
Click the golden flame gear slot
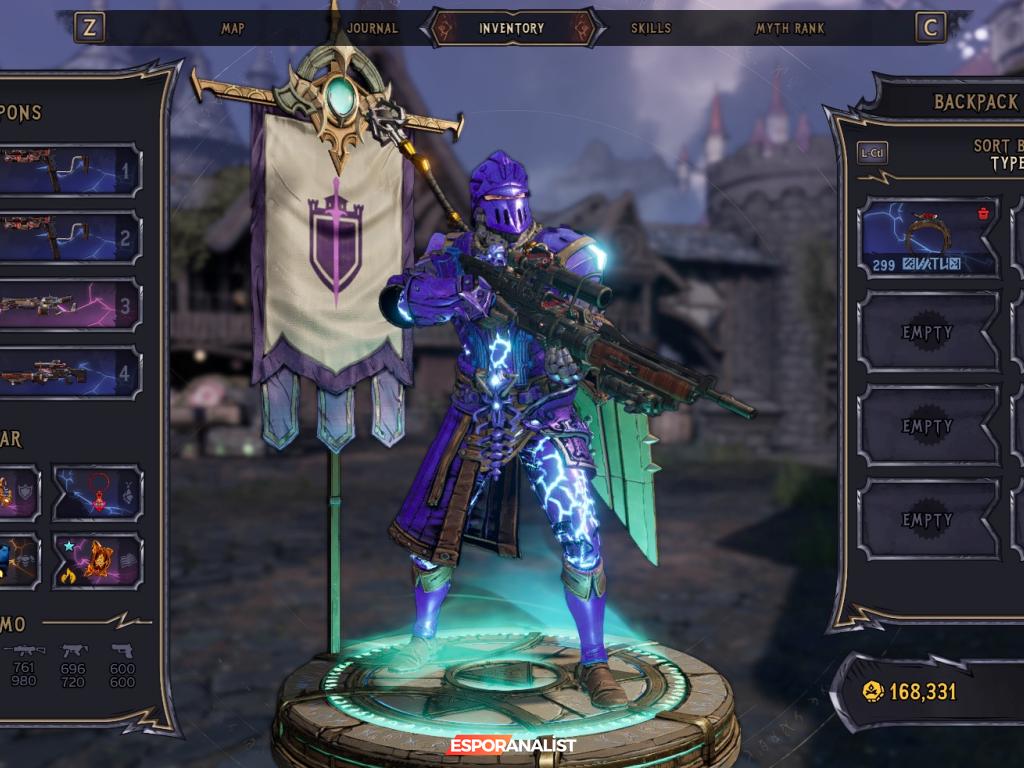pyautogui.click(x=97, y=560)
